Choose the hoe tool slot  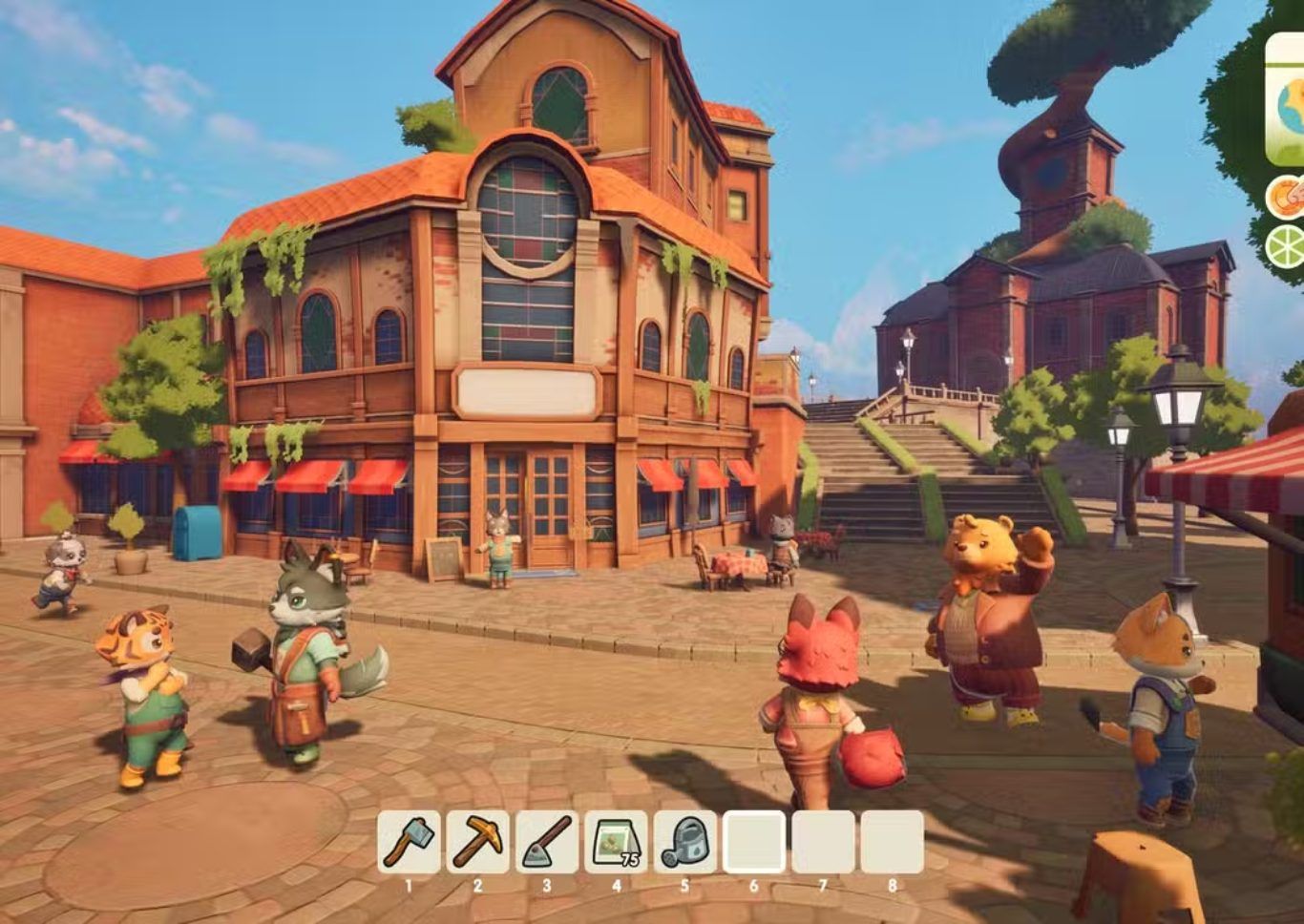tap(547, 841)
